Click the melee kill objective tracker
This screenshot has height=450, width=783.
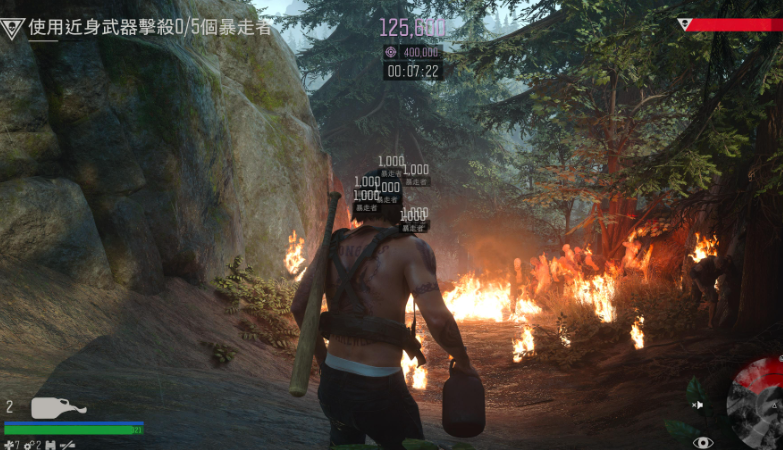click(x=150, y=27)
